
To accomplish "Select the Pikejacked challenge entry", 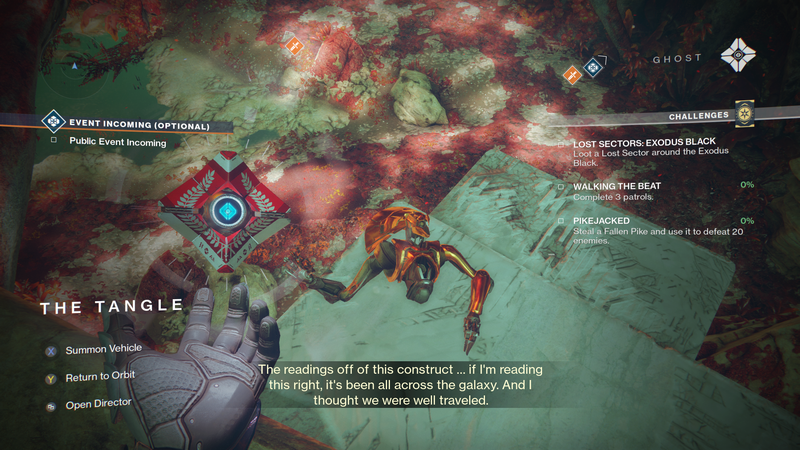I will coord(607,220).
